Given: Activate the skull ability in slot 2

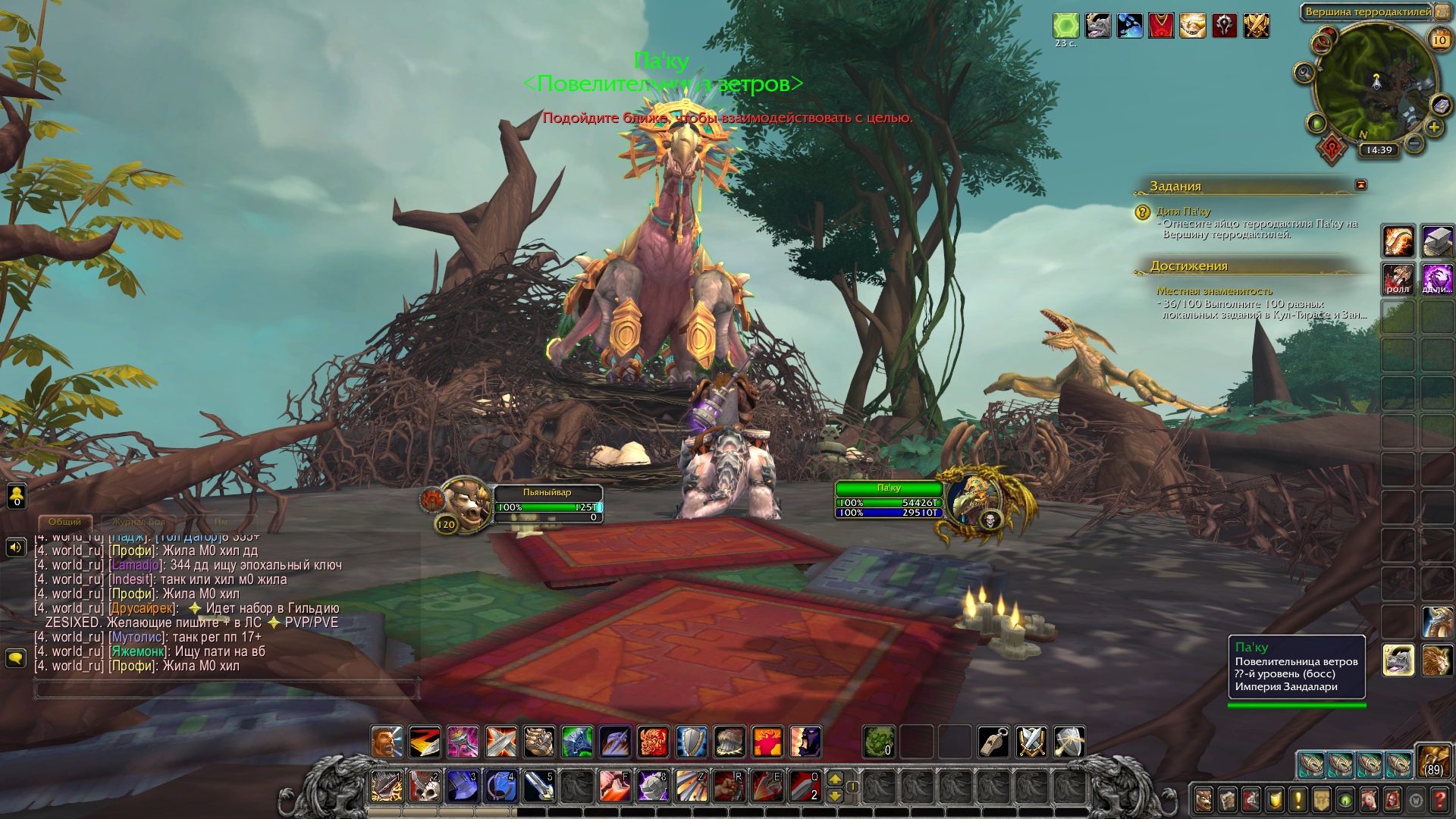Looking at the screenshot, I should click(x=425, y=786).
